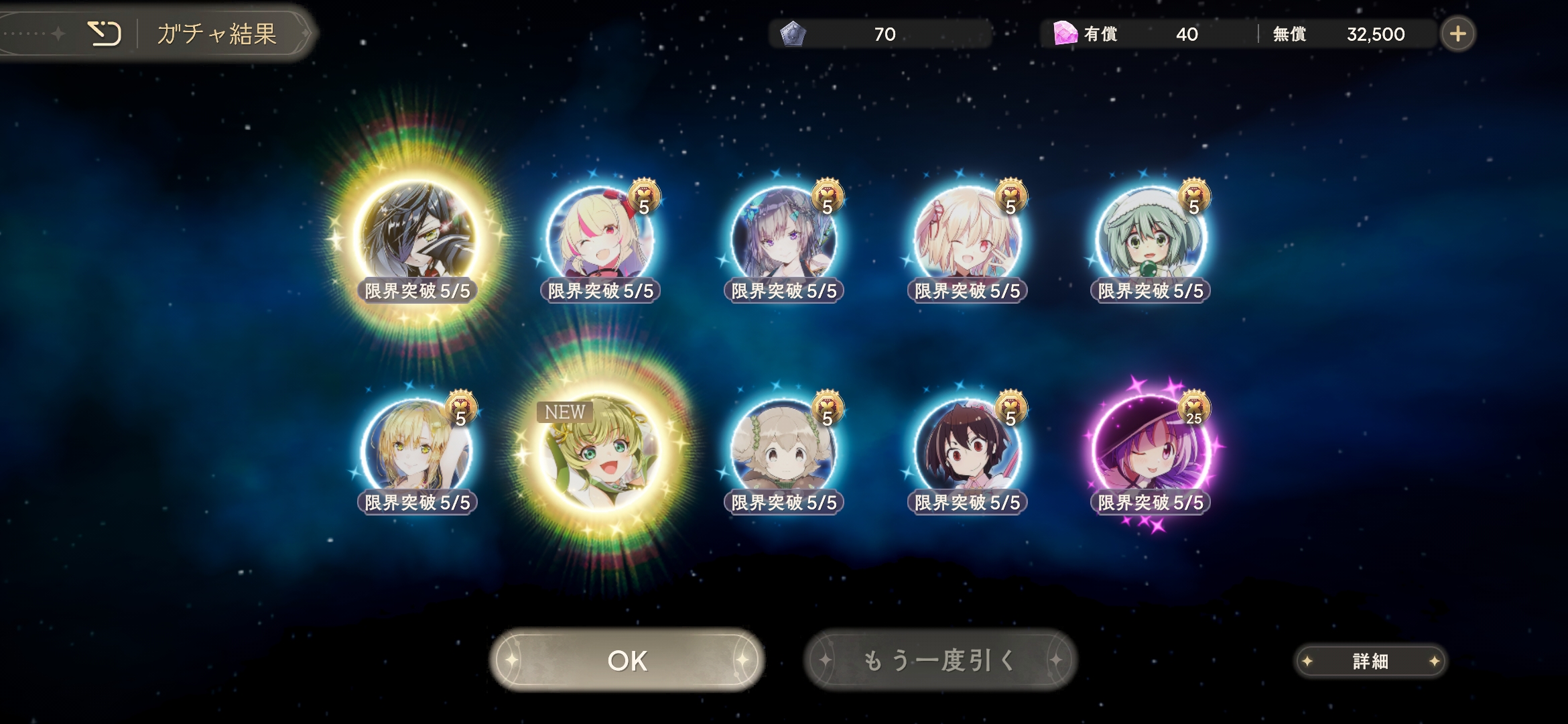The width and height of the screenshot is (1568, 724).
Task: Select the dark-haired character with red eyes
Action: click(x=967, y=448)
